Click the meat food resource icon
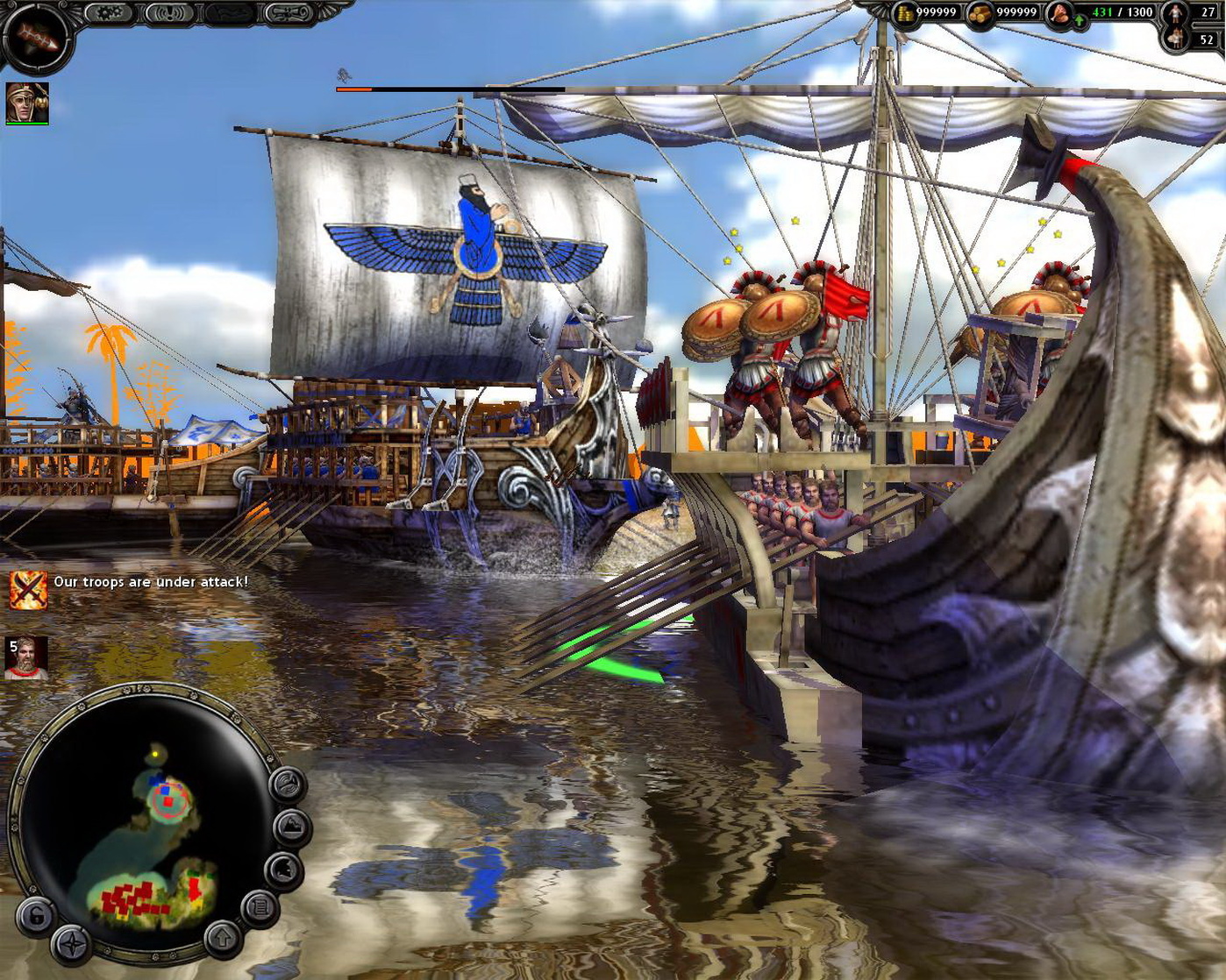The height and width of the screenshot is (980, 1226). tap(1059, 12)
